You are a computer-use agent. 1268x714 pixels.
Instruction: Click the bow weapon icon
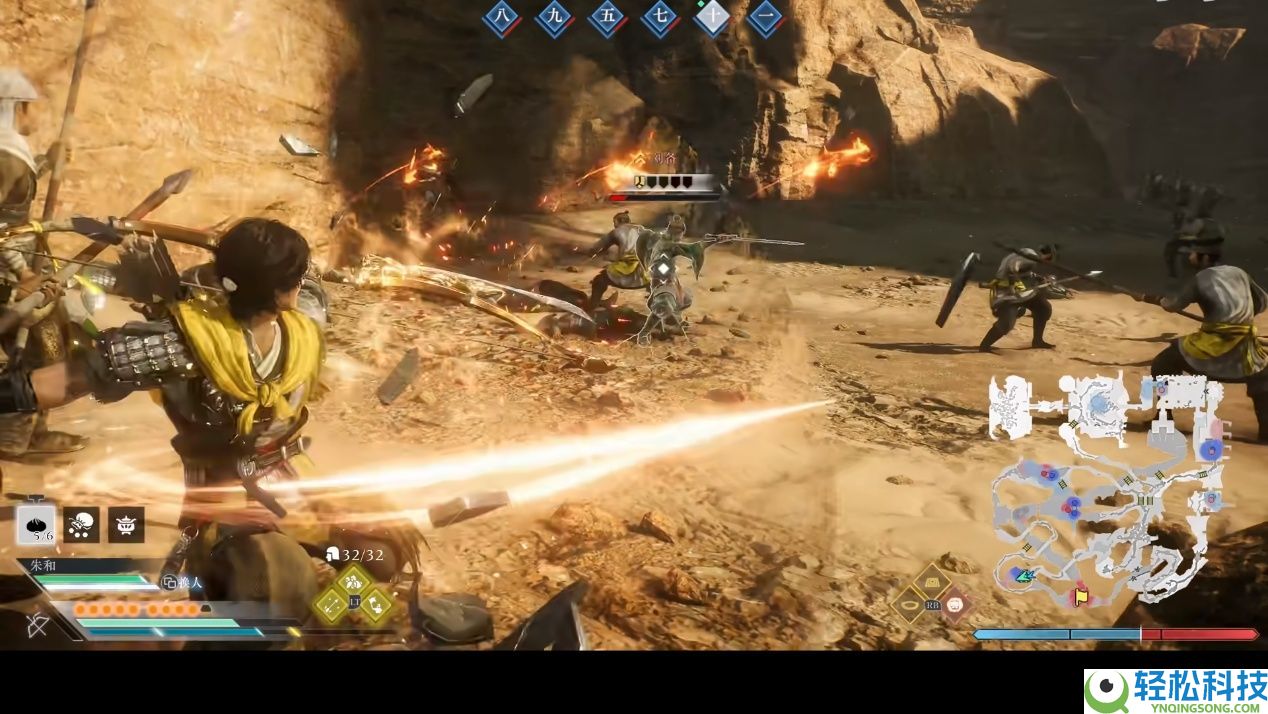(38, 627)
